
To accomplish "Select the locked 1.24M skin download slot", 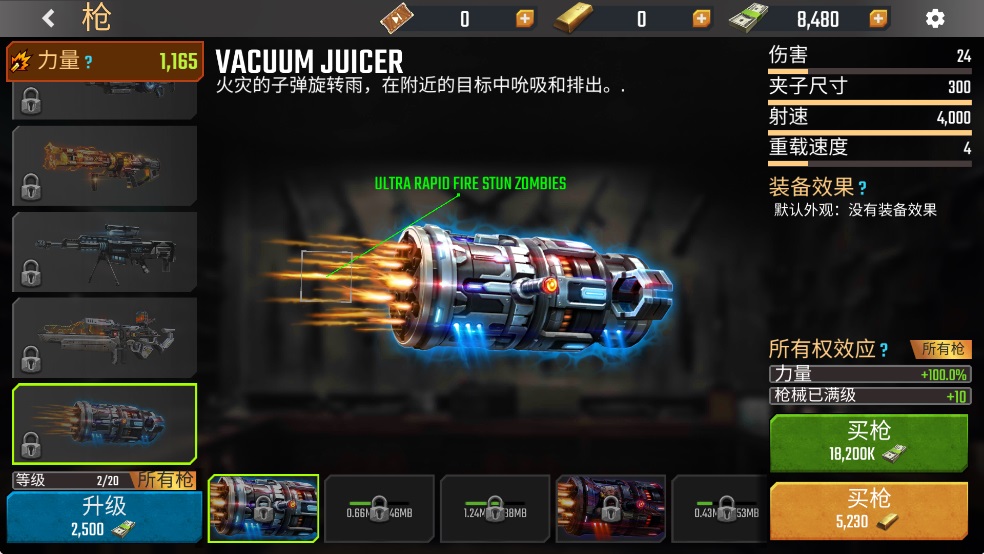I will tap(495, 508).
